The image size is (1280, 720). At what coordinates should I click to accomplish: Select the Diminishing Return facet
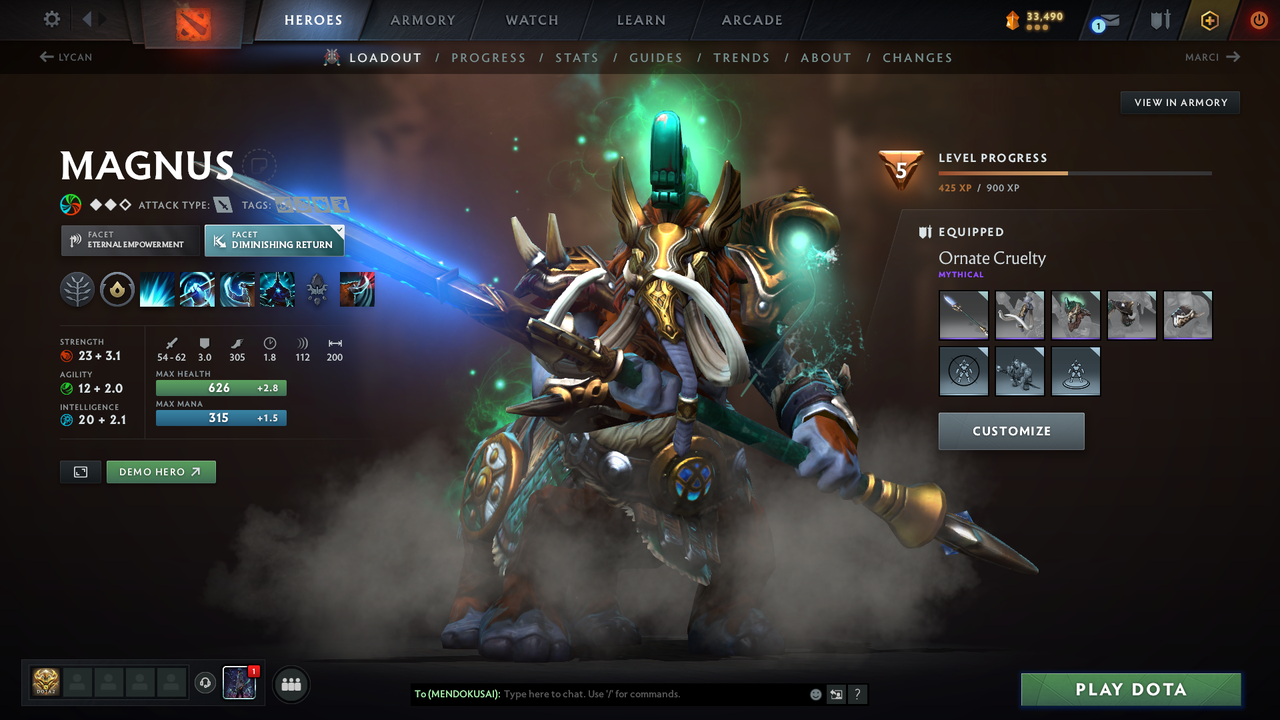tap(274, 240)
